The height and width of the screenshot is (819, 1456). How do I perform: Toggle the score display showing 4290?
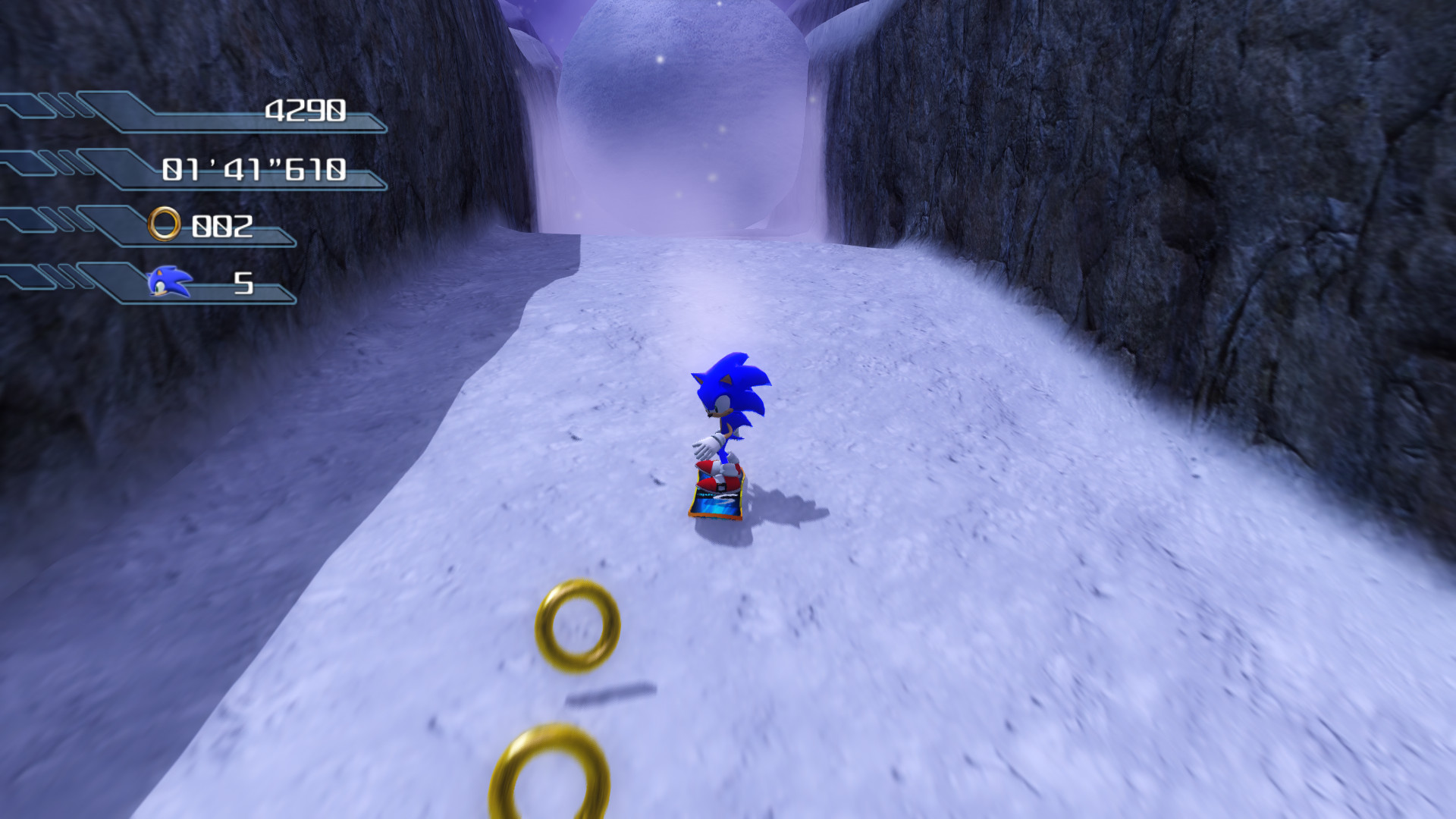(306, 111)
